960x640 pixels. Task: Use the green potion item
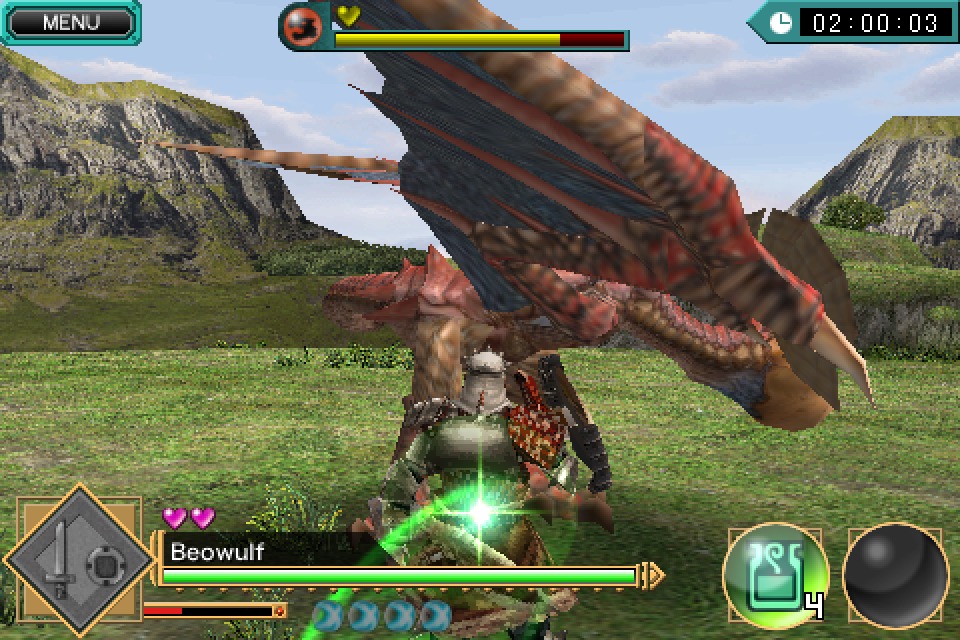pos(775,573)
